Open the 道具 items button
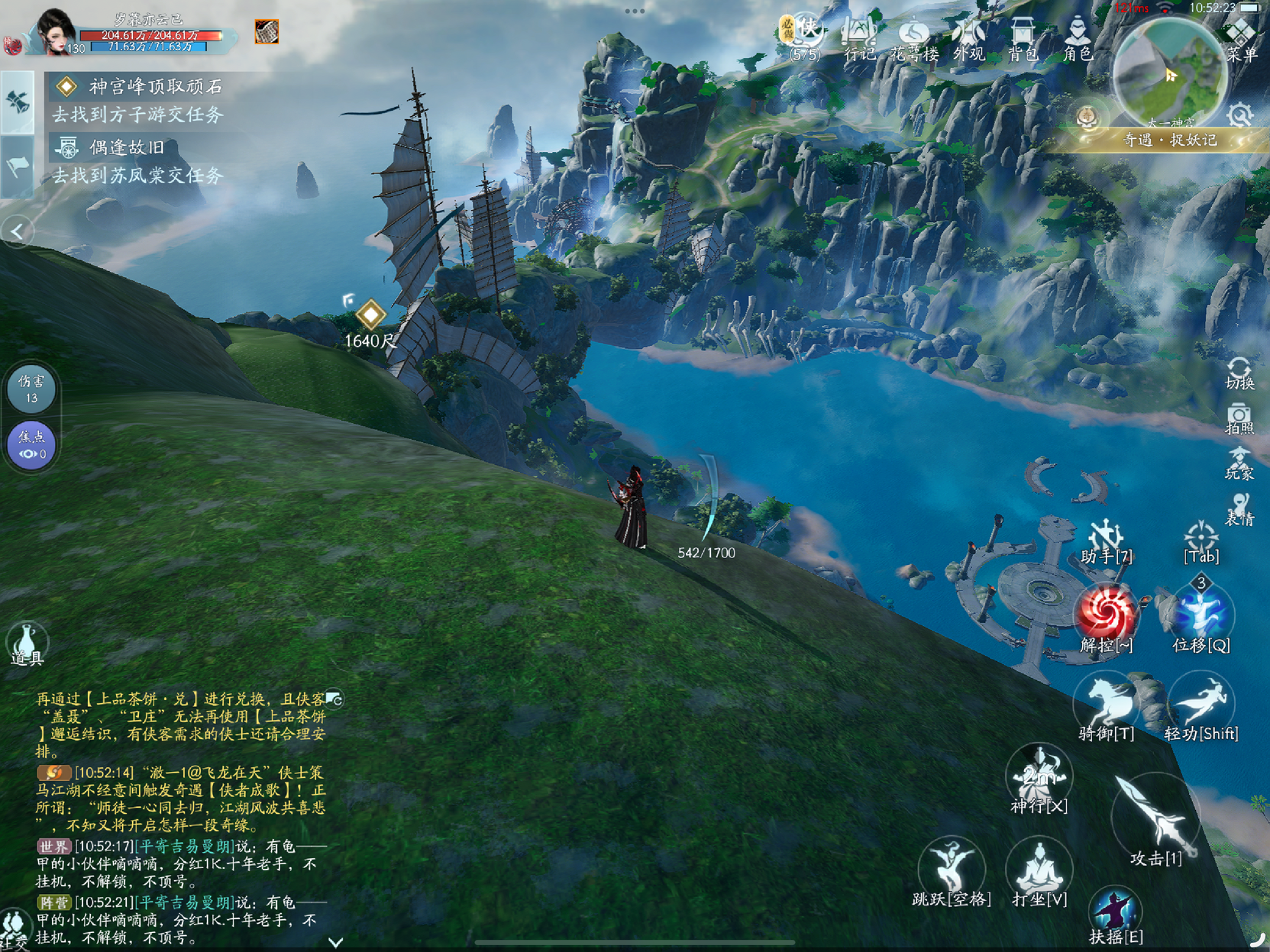 [x=27, y=645]
